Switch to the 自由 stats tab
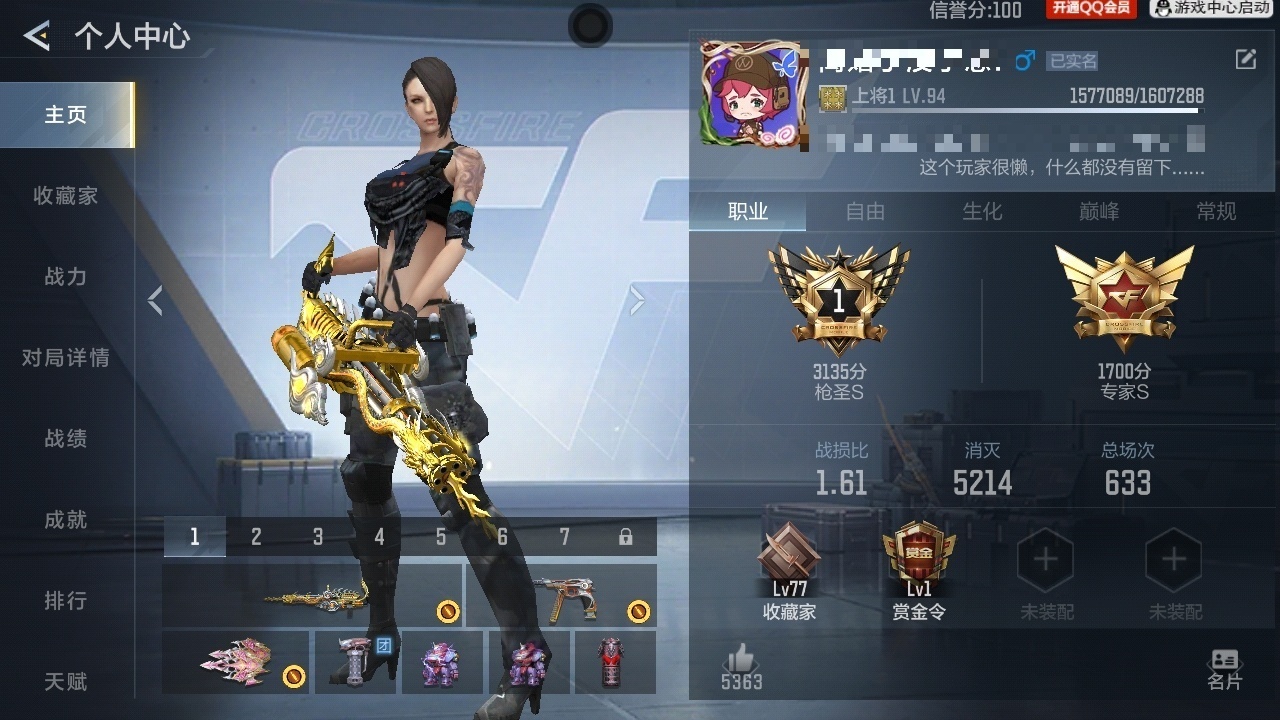Image resolution: width=1280 pixels, height=720 pixels. pos(865,211)
